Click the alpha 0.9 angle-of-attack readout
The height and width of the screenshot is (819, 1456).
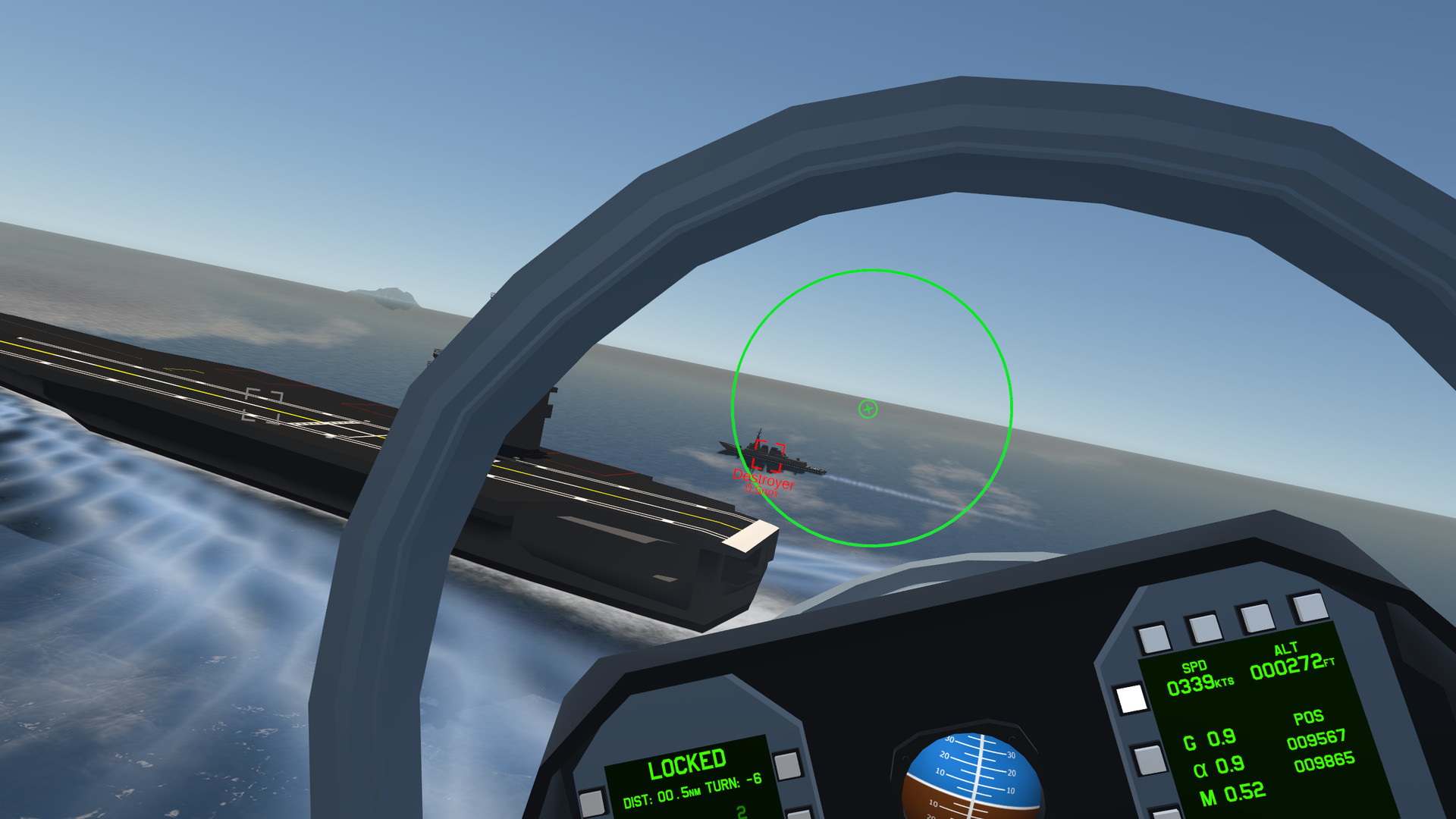click(1217, 766)
